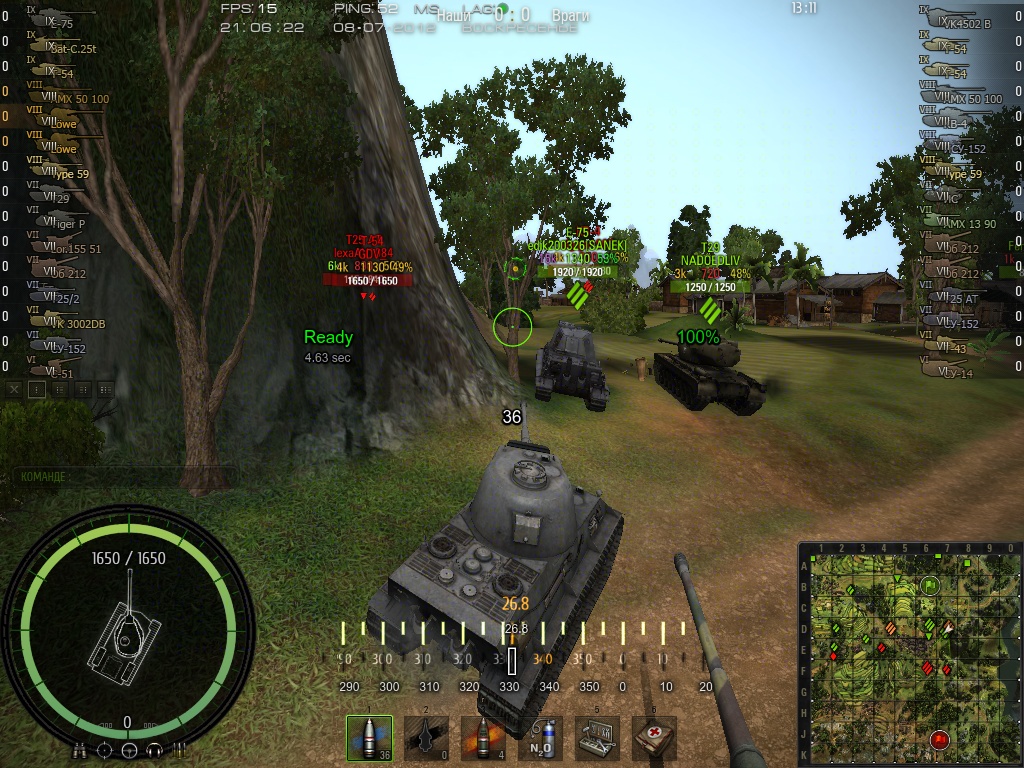Screen dimensions: 1024x768
Task: Select the armor-piercing shell with 36 rounds
Action: tap(369, 738)
